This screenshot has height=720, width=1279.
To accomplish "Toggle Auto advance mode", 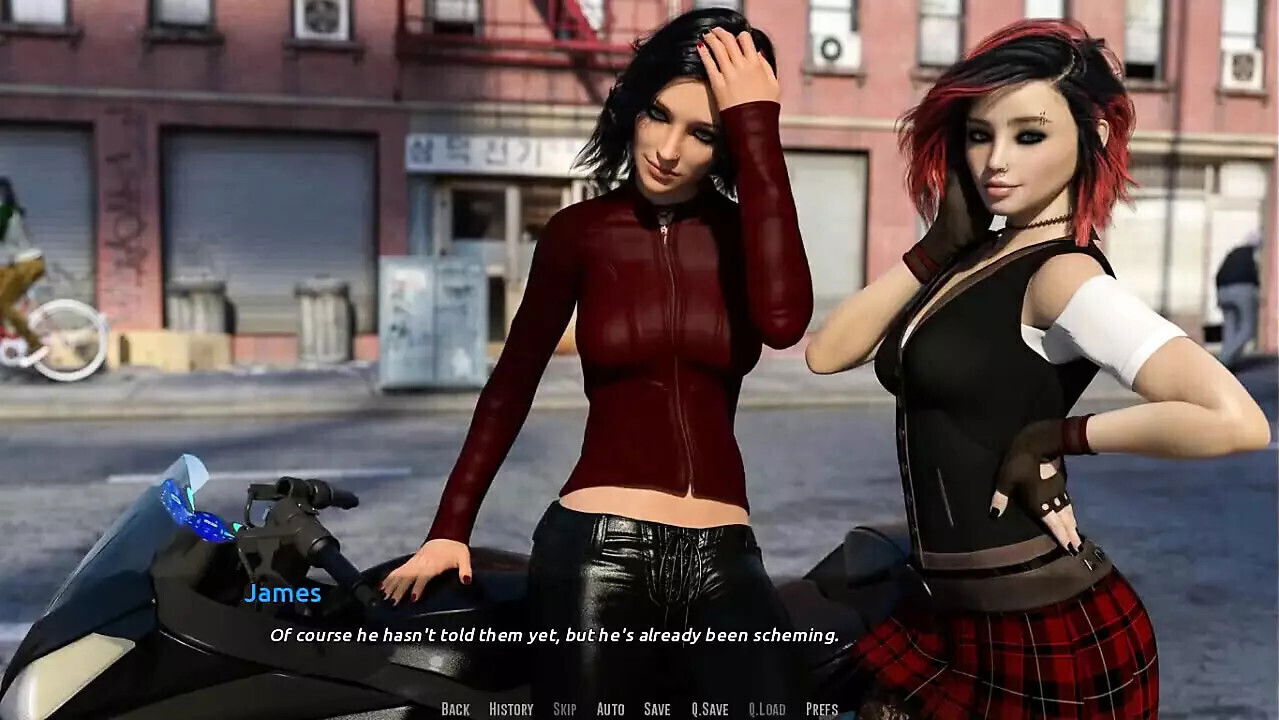I will coord(610,709).
